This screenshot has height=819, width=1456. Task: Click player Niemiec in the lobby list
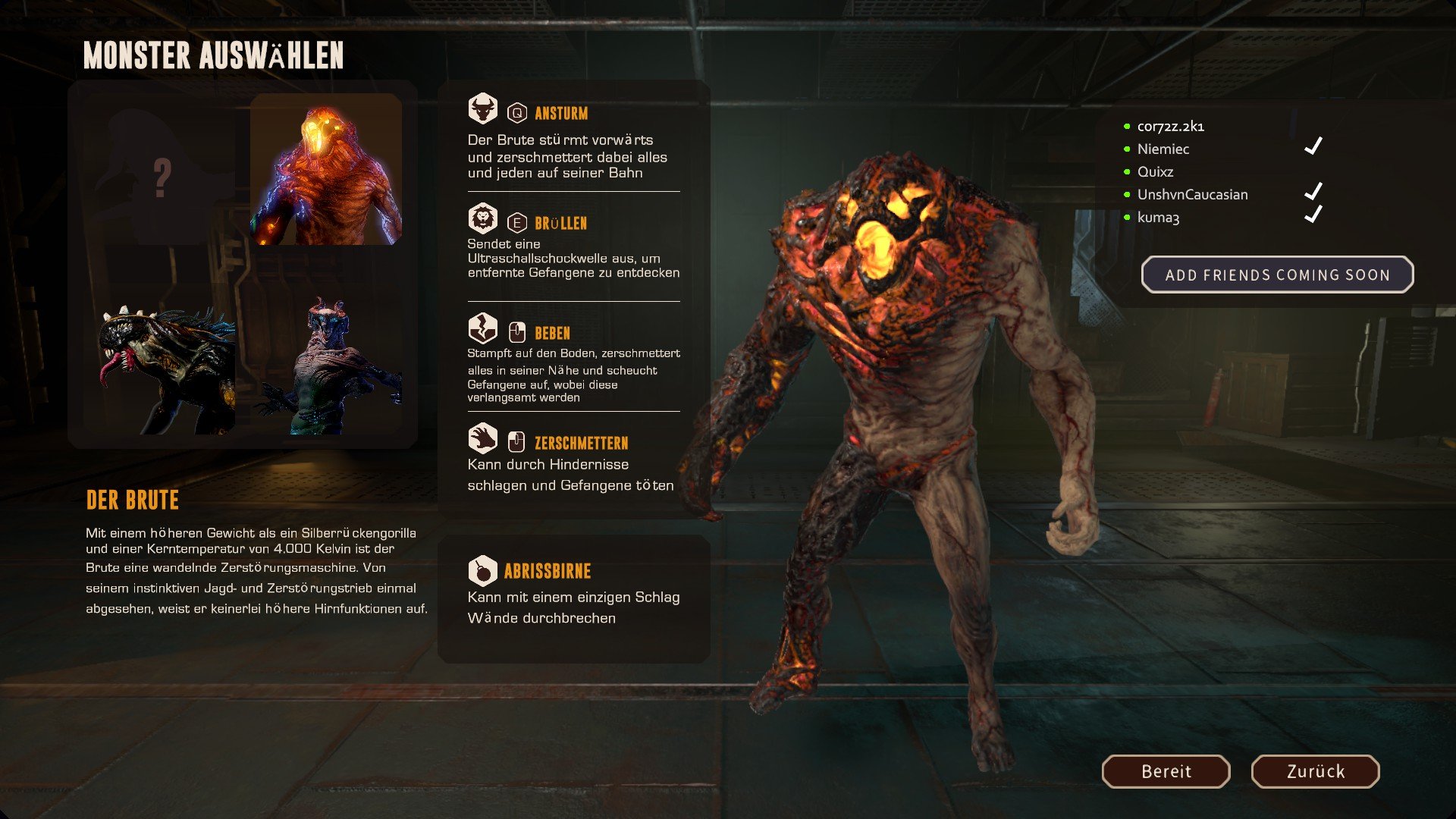click(x=1163, y=149)
